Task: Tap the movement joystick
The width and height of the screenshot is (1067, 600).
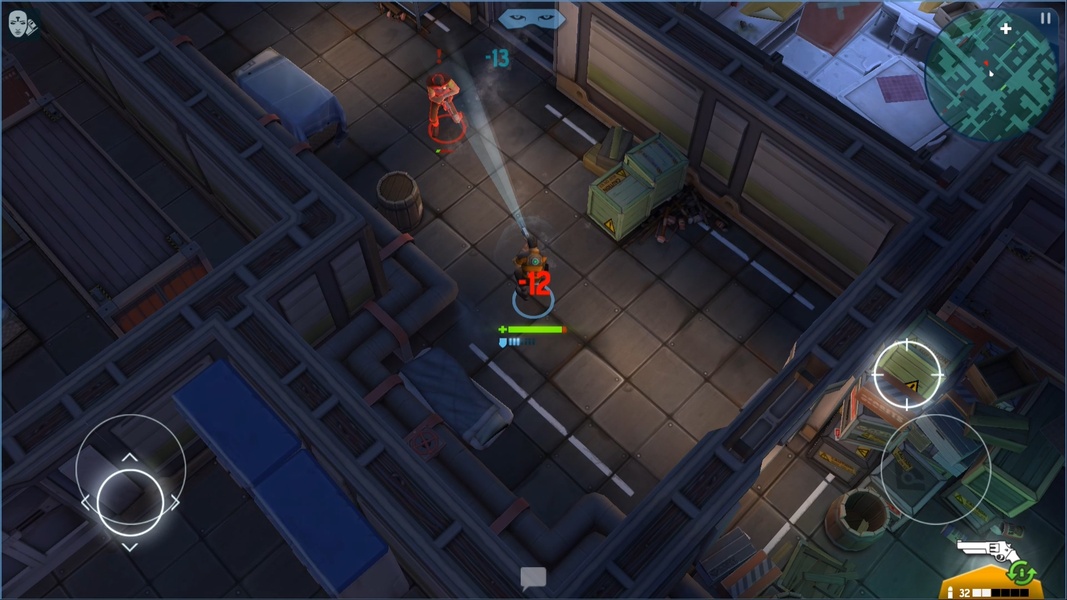Action: (x=130, y=496)
